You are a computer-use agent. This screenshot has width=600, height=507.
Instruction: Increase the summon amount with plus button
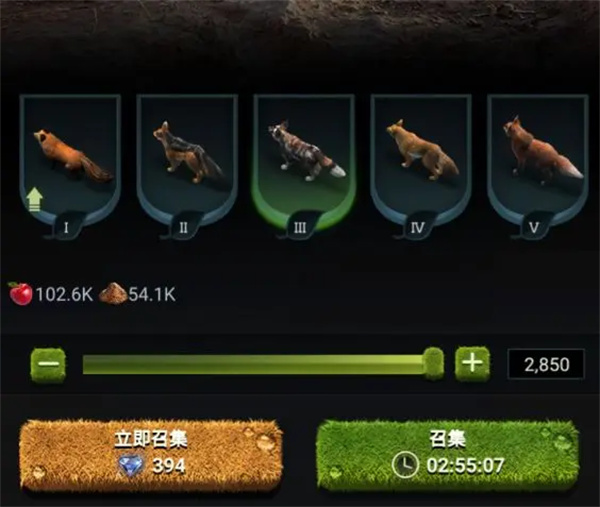click(x=472, y=363)
